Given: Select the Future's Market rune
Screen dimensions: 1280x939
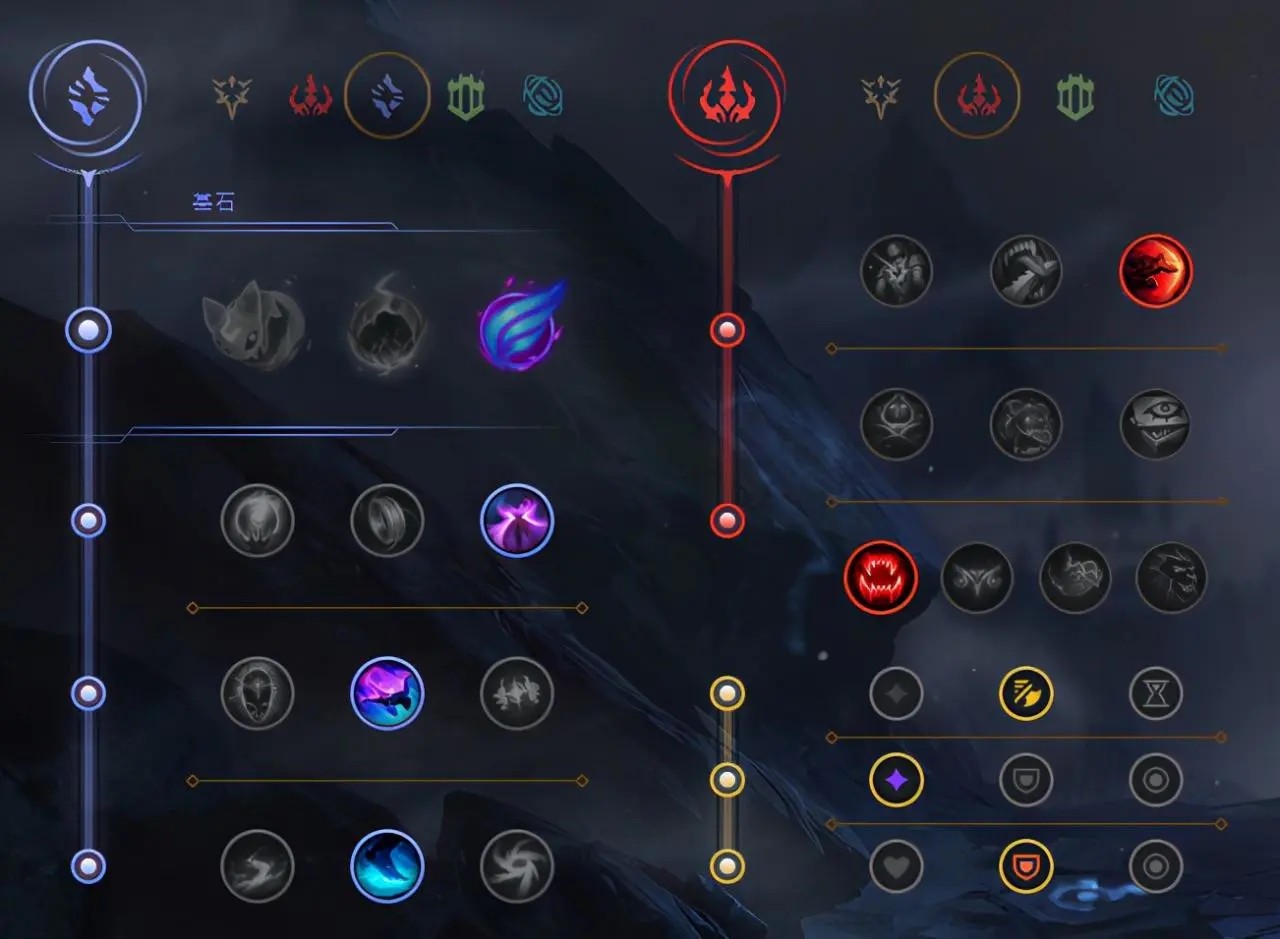Looking at the screenshot, I should 257,693.
